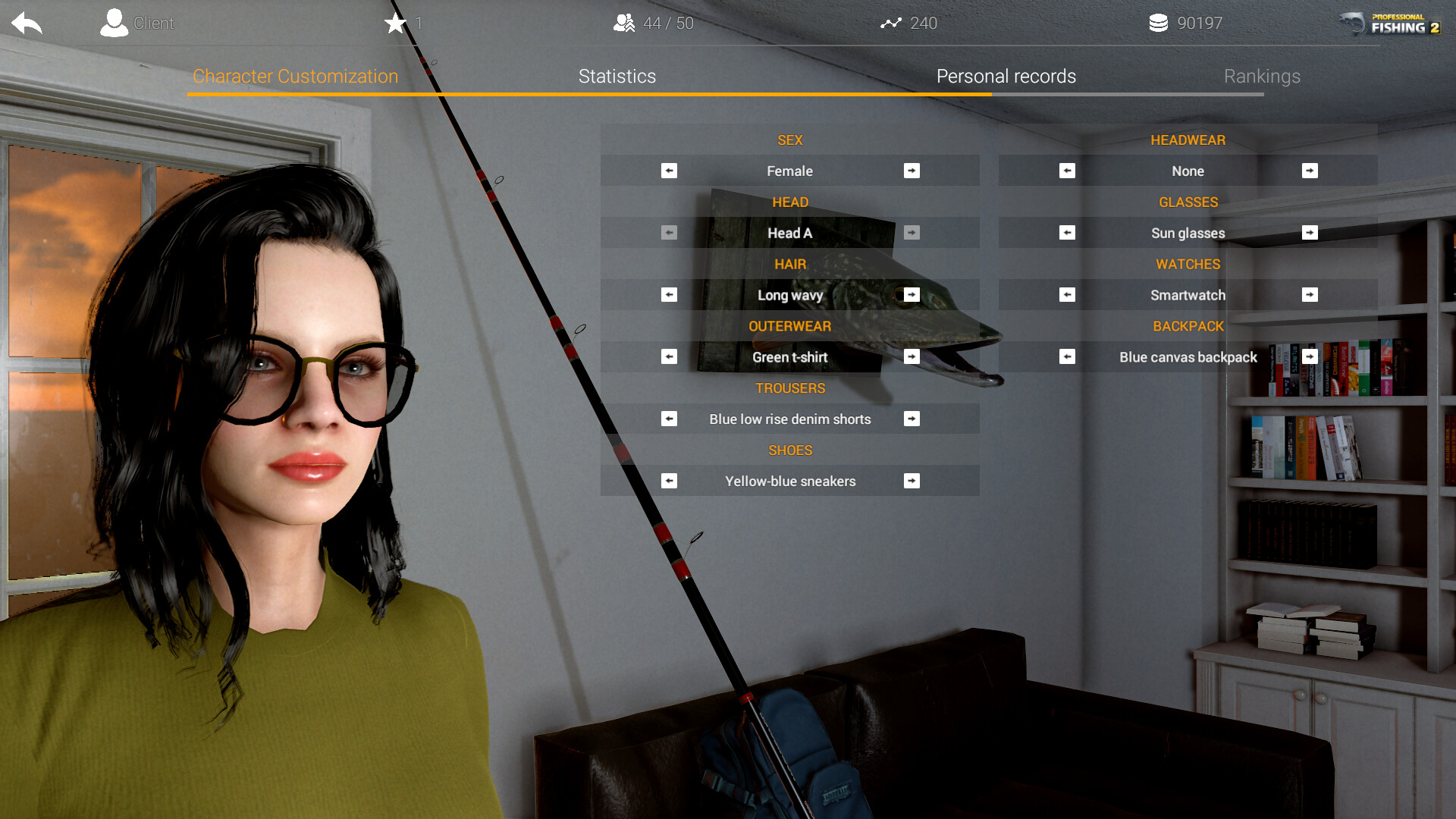Go back with the return arrow
The image size is (1456, 819).
27,24
